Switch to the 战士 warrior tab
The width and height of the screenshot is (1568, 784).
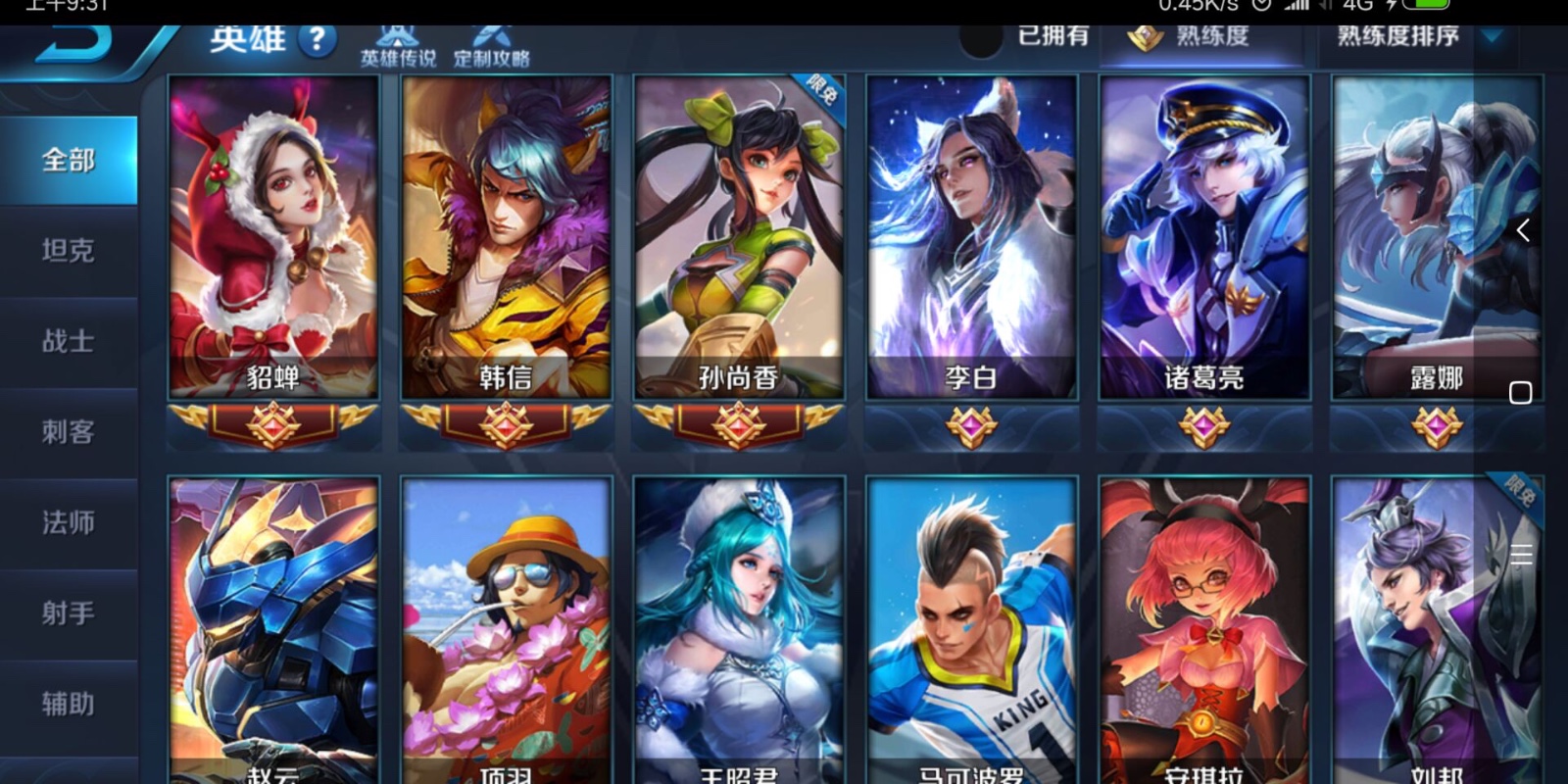coord(69,342)
